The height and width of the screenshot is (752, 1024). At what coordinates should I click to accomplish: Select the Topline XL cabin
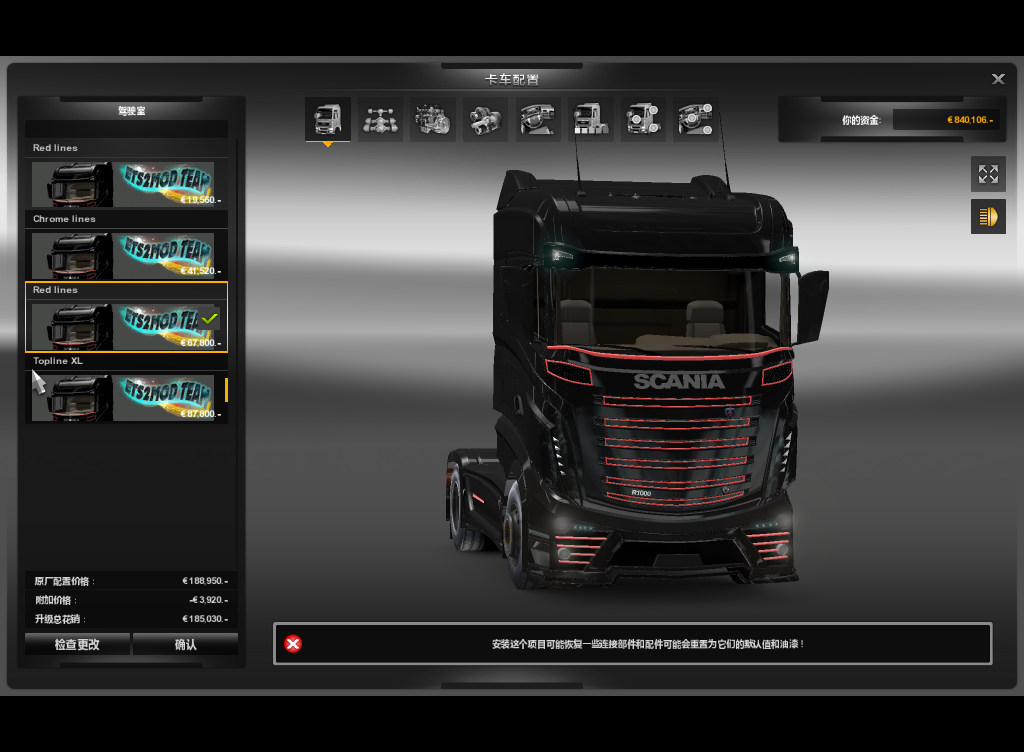tap(126, 397)
